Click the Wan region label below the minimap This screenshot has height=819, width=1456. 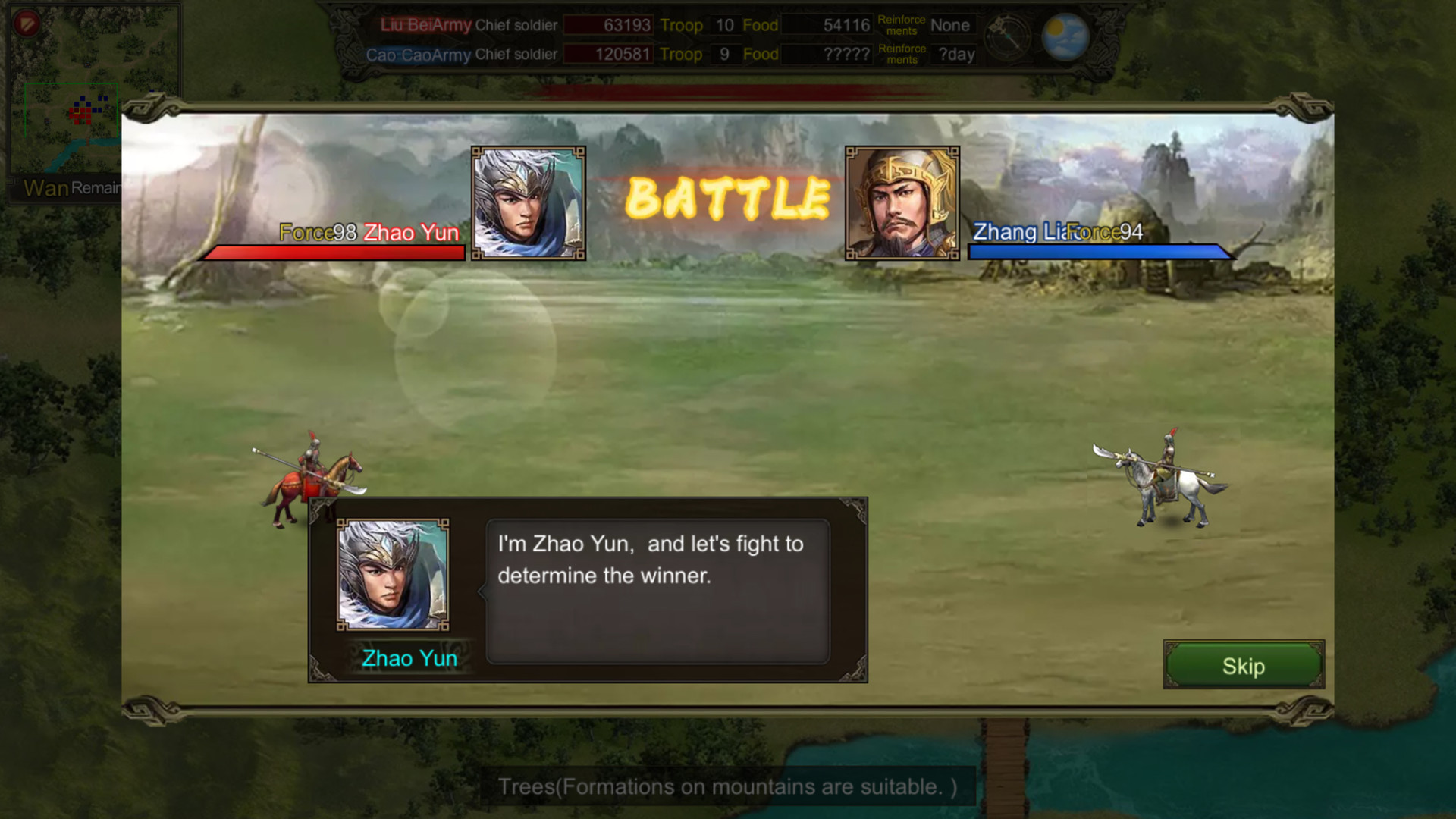coord(45,189)
